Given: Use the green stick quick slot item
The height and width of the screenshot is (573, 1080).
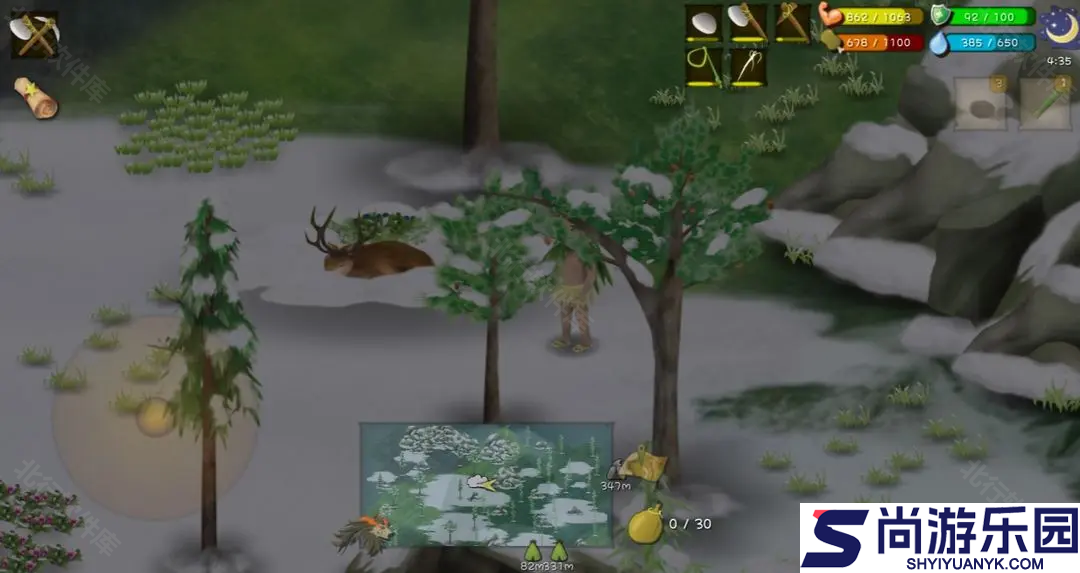Looking at the screenshot, I should [1045, 104].
